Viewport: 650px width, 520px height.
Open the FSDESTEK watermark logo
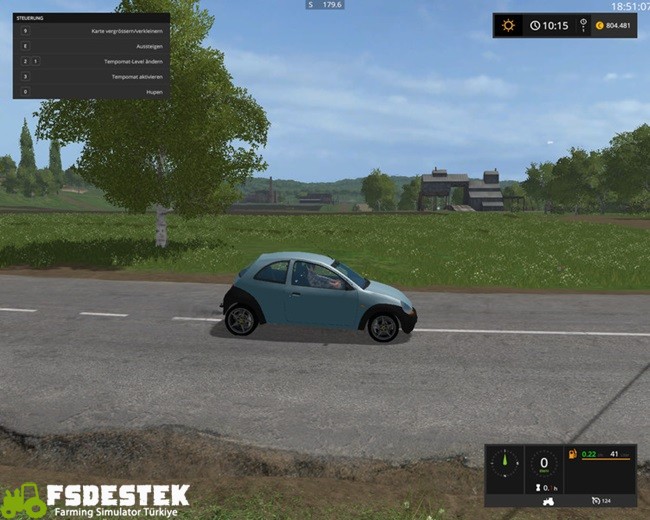95,499
